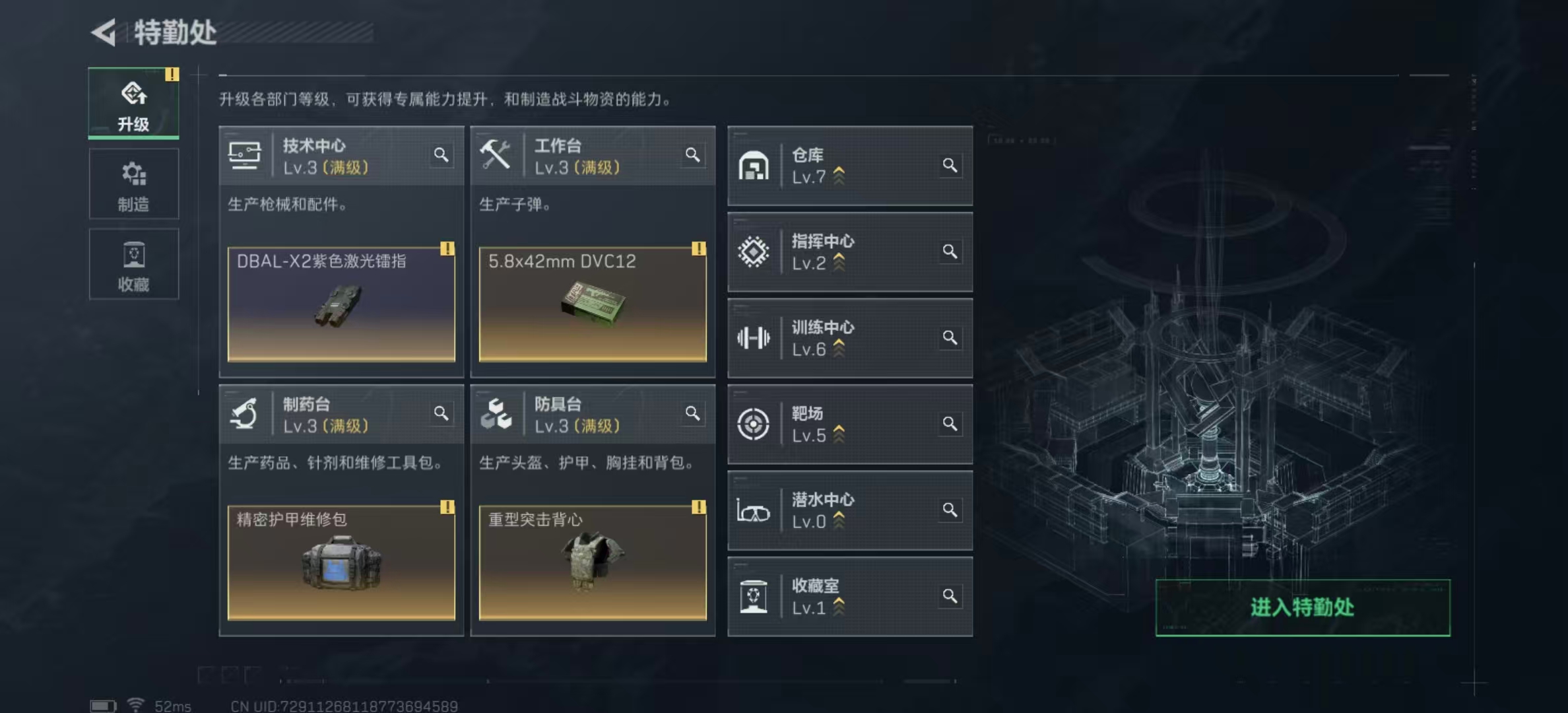Select the 防具台 cubes icon
This screenshot has height=713, width=1568.
(x=497, y=413)
